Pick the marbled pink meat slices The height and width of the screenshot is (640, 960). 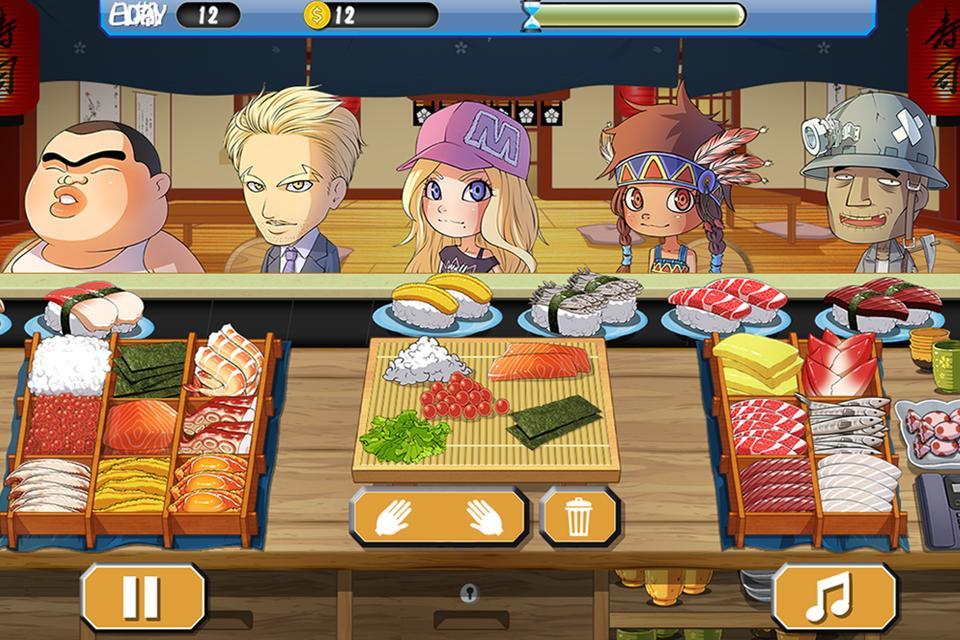click(x=766, y=425)
